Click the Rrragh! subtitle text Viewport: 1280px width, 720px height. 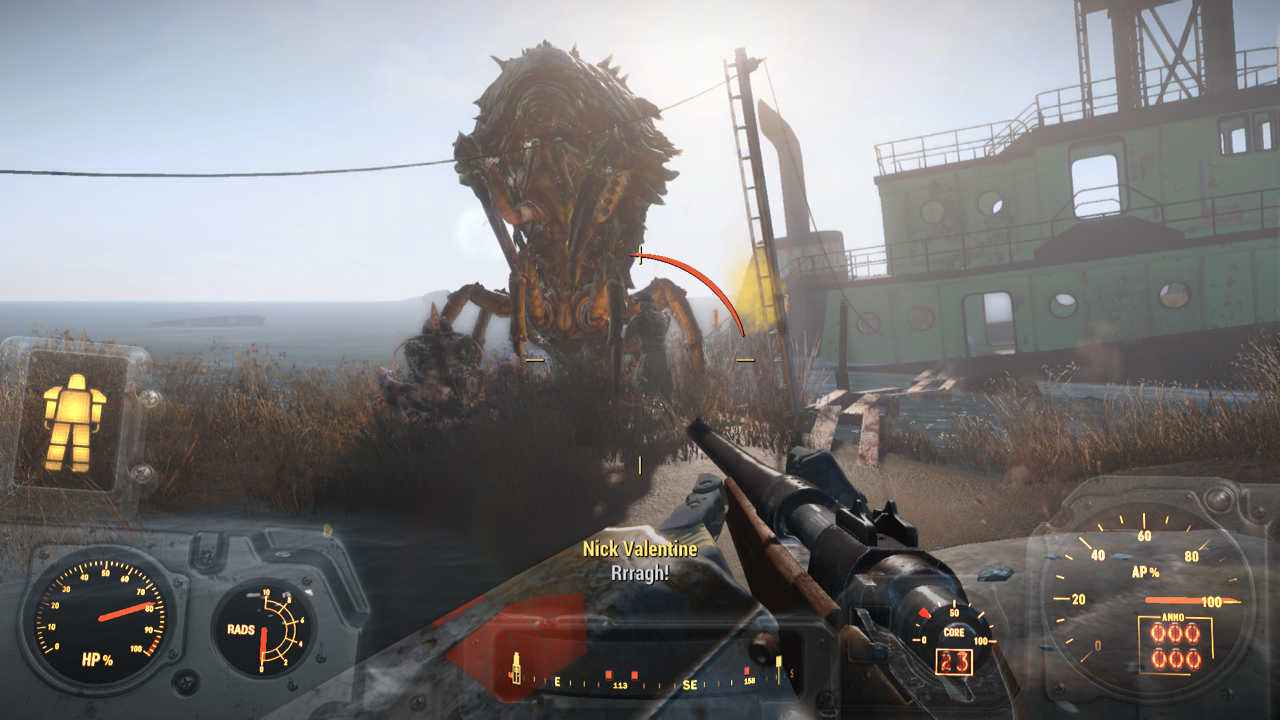coord(639,575)
